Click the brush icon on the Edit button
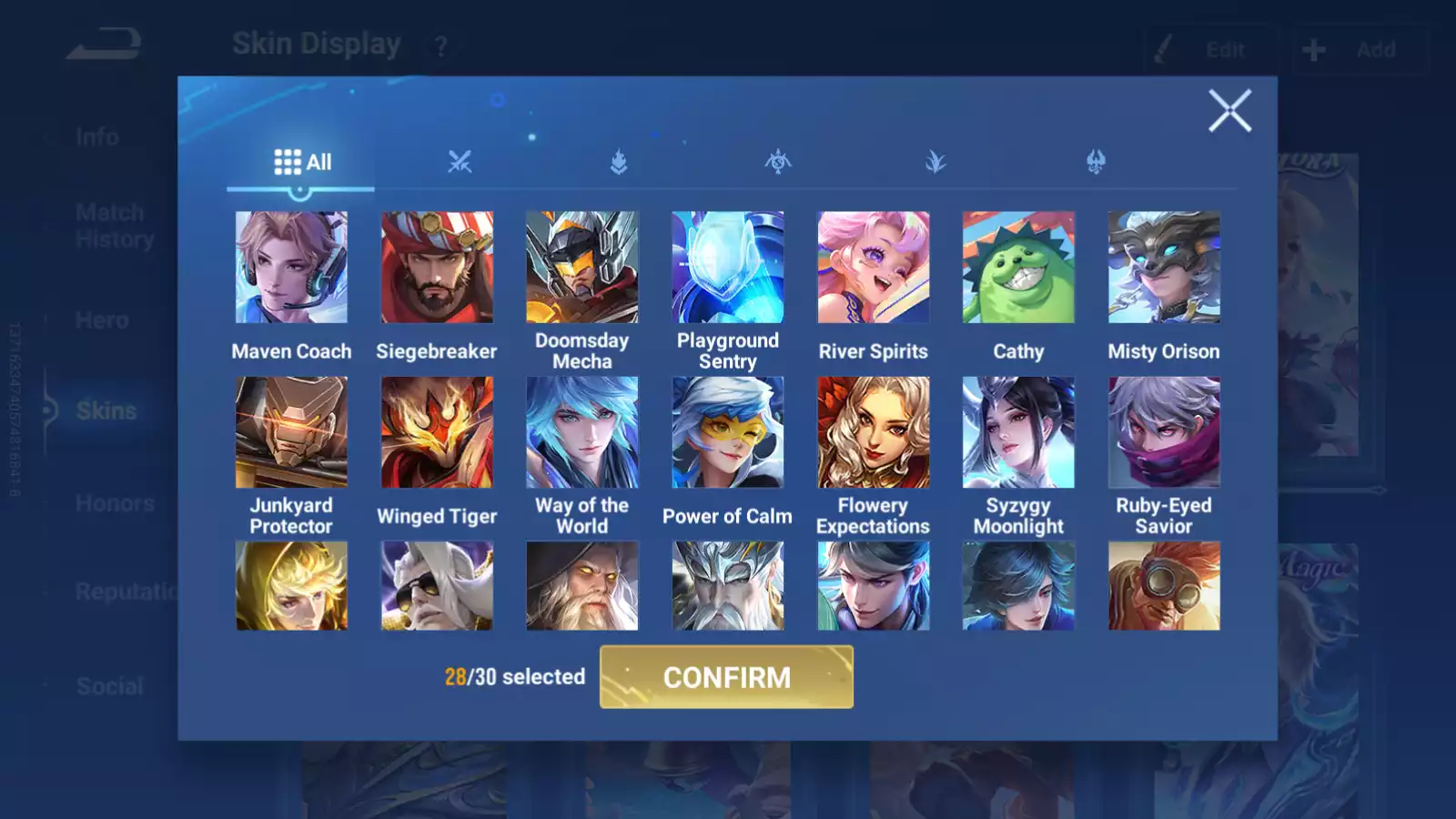 point(1162,50)
